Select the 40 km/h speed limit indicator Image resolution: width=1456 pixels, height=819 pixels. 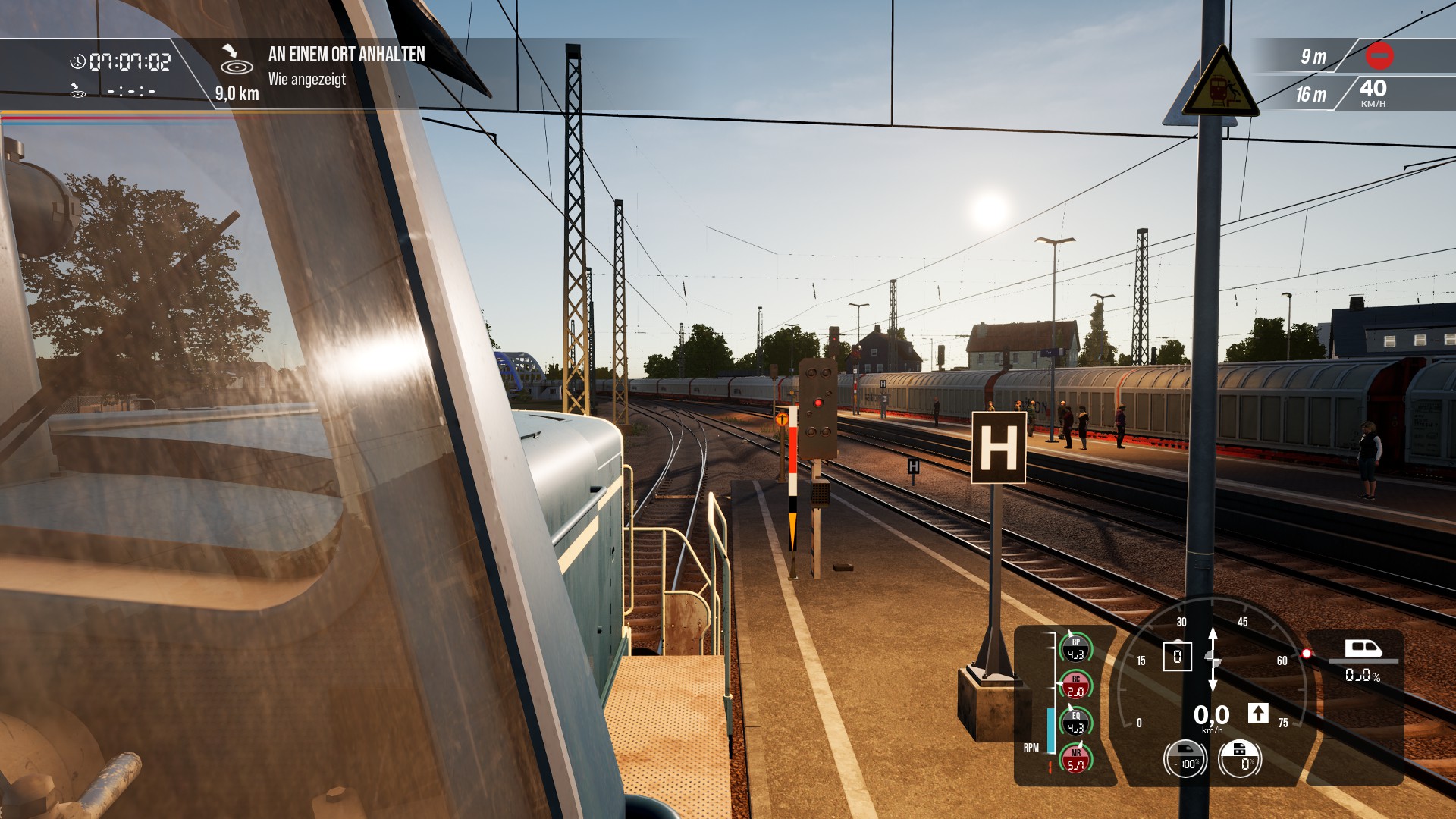tap(1373, 93)
